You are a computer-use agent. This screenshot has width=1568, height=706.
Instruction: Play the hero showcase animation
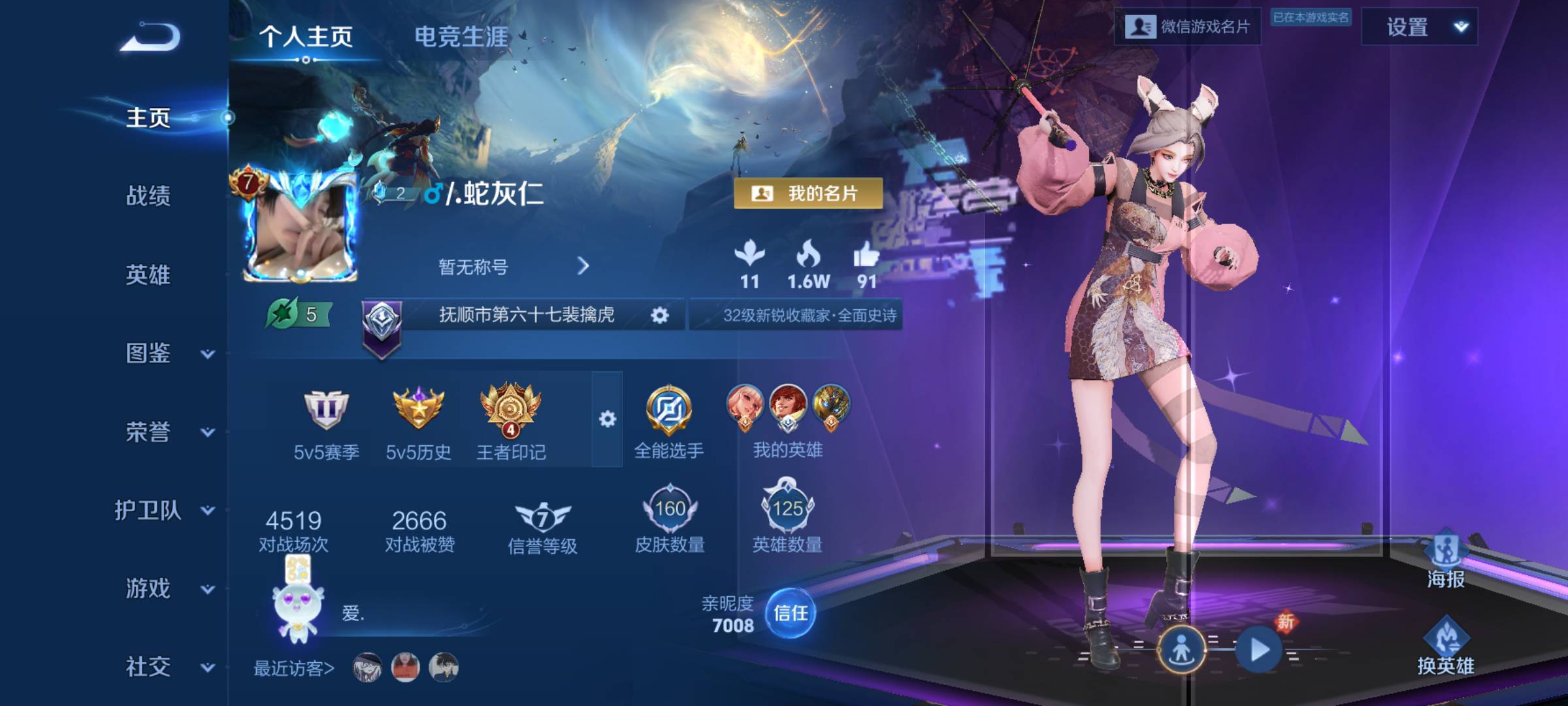tap(1259, 650)
